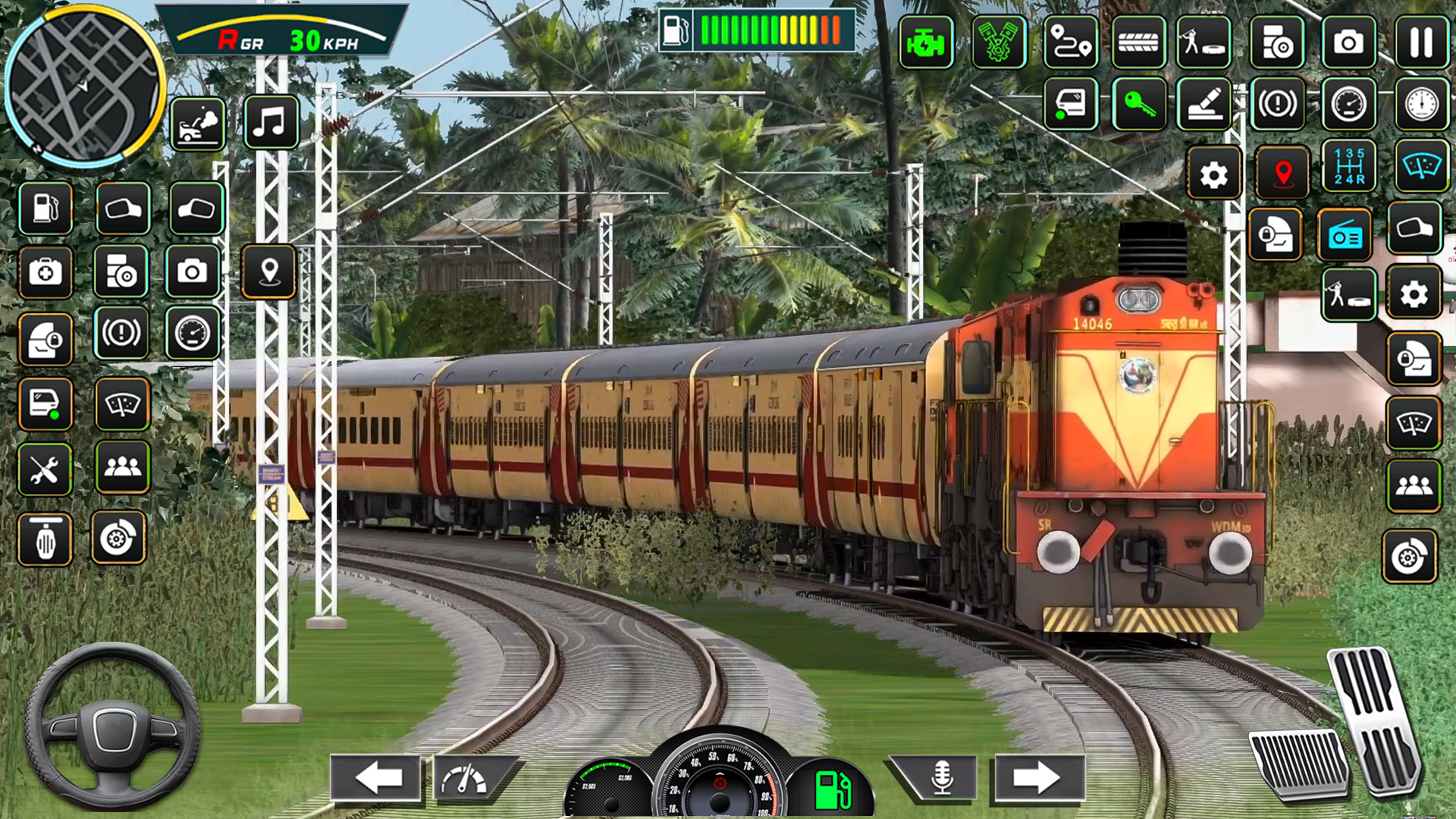Open the settings gear menu
Image resolution: width=1456 pixels, height=819 pixels.
(x=1214, y=173)
